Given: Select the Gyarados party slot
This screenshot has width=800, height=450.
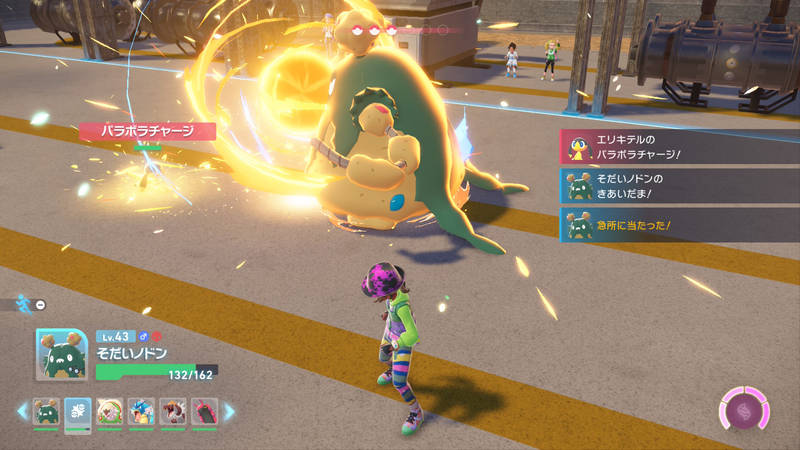Looking at the screenshot, I should 141,411.
